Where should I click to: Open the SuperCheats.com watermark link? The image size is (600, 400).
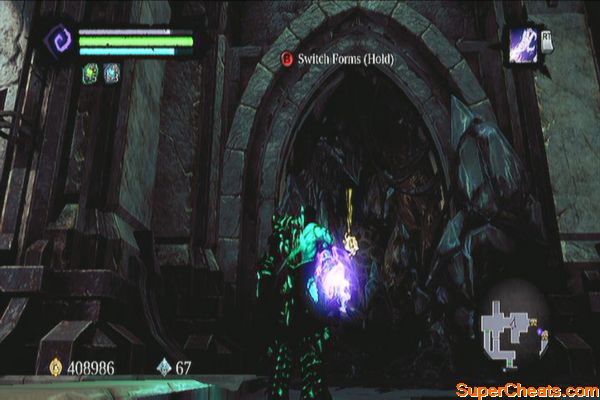(x=524, y=388)
